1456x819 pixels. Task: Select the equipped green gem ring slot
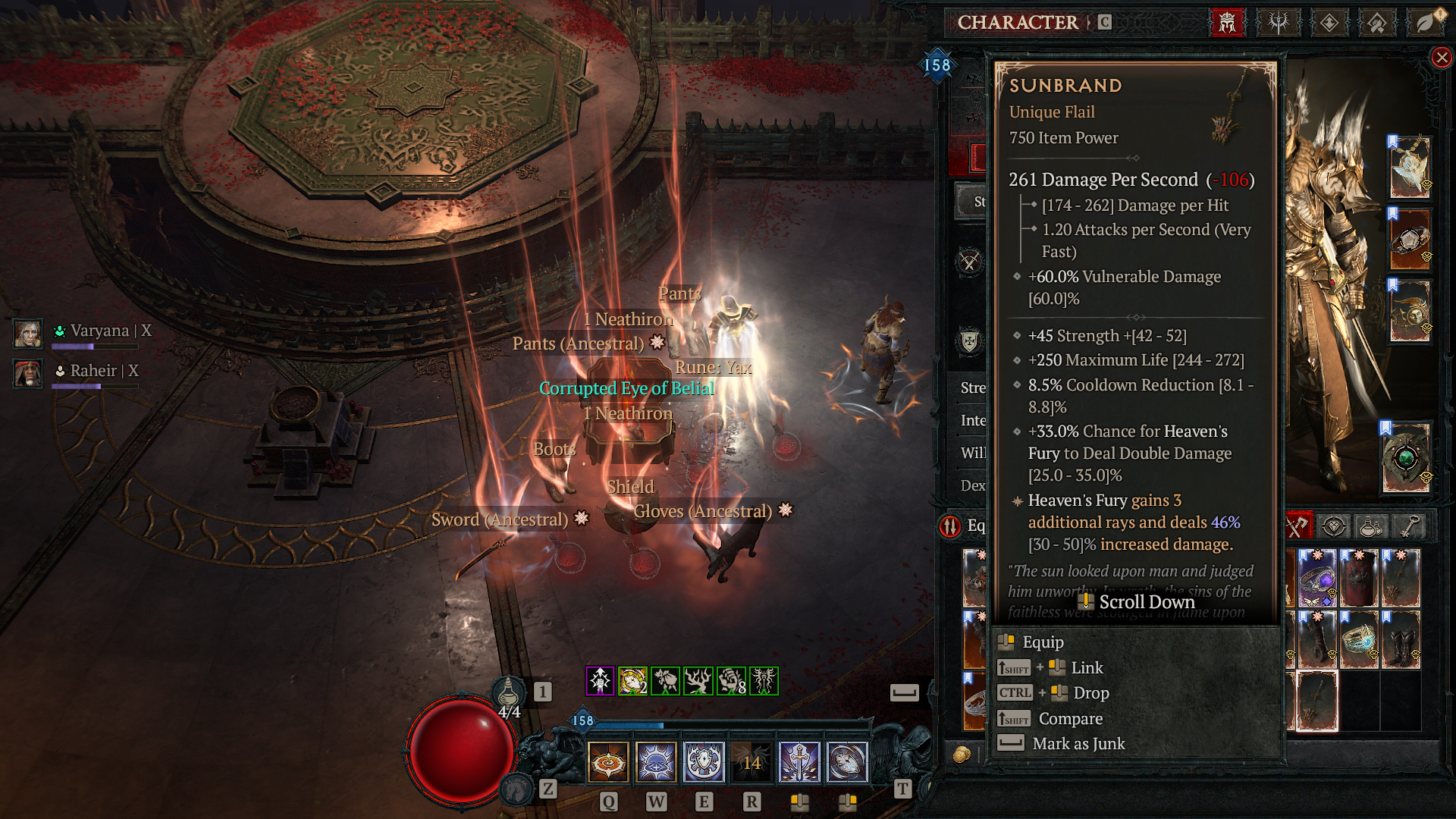point(1406,457)
